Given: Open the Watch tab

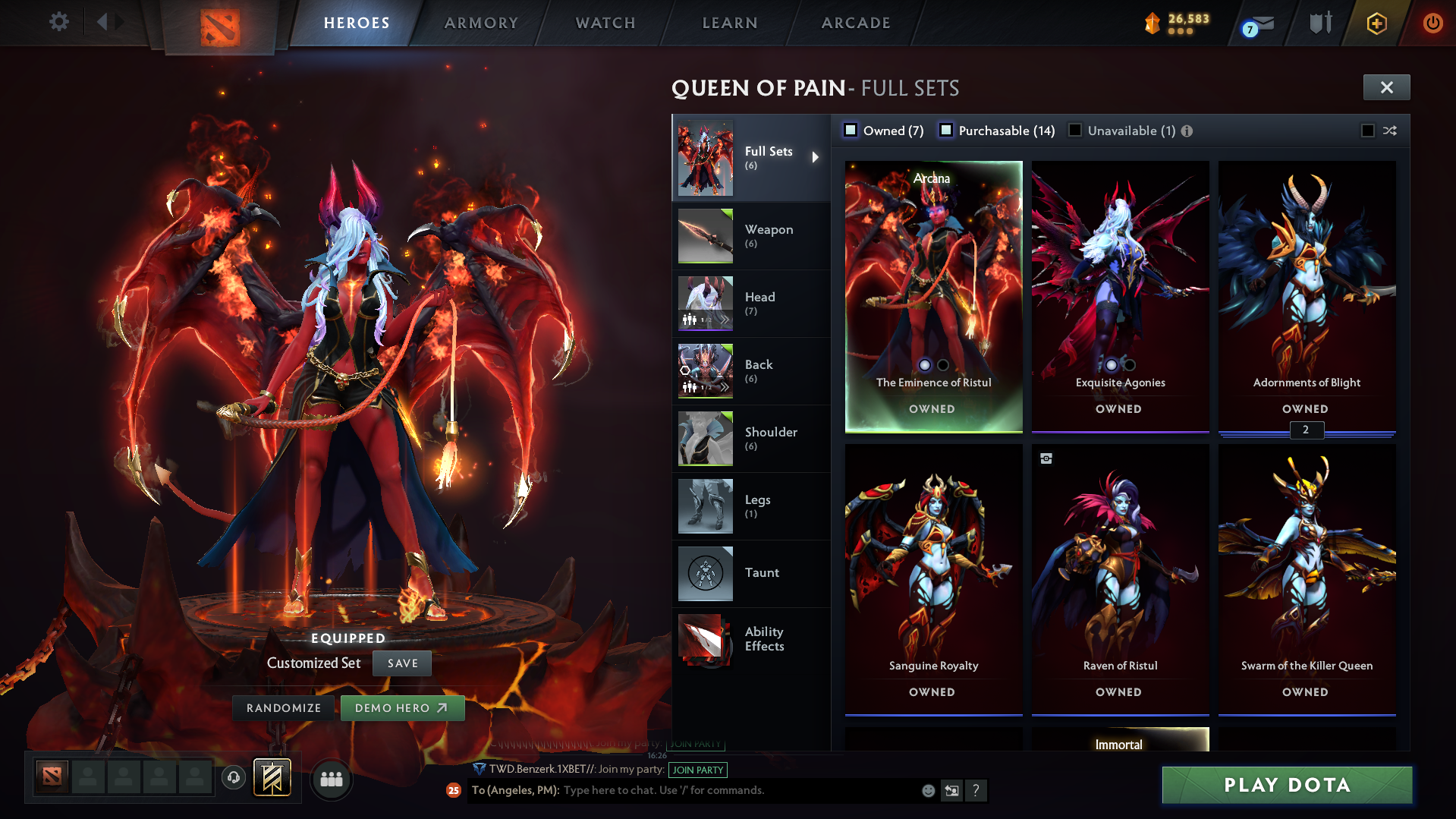Looking at the screenshot, I should tap(605, 23).
